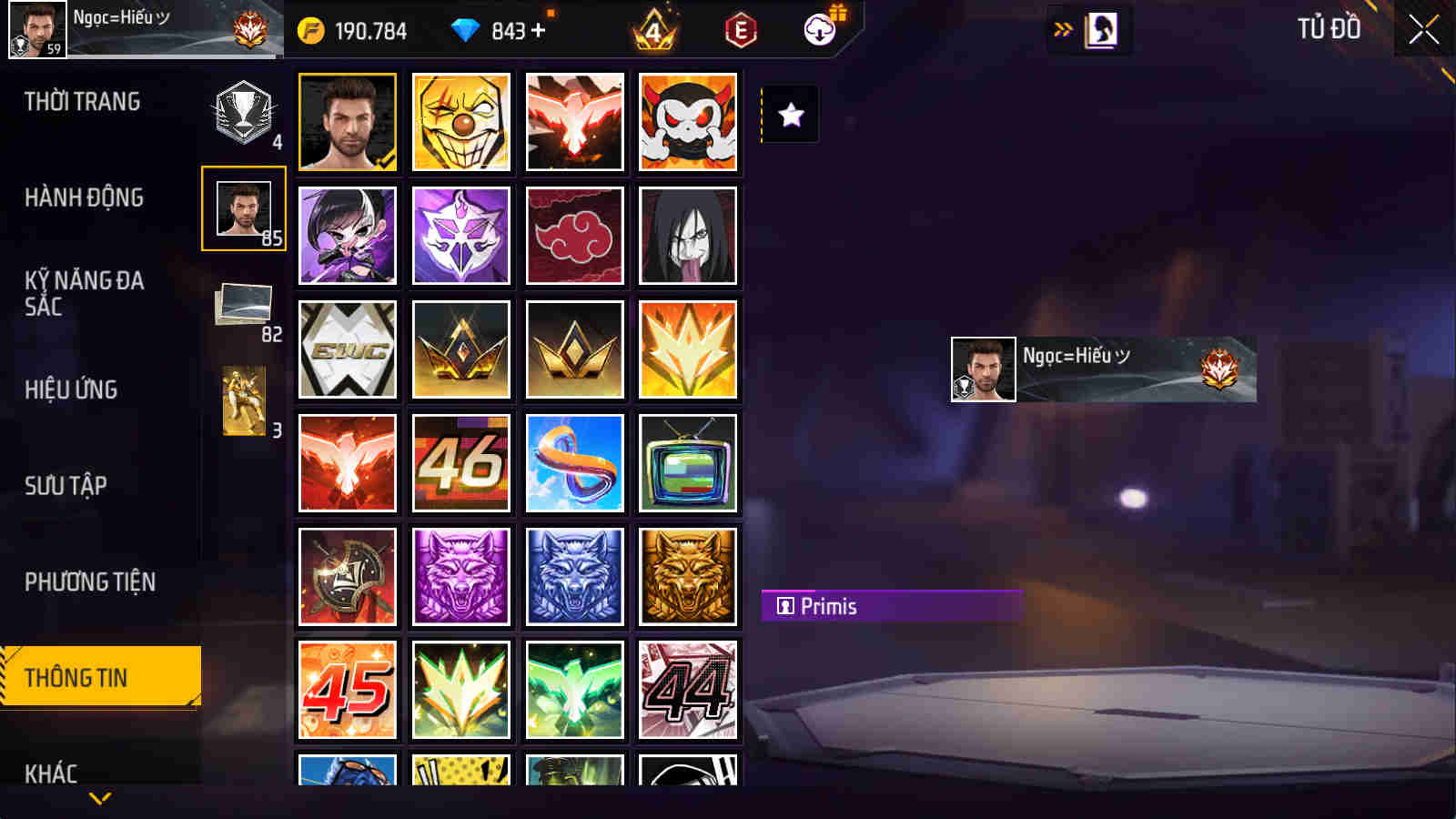Click the double-arrow expander near the card icon
The image size is (1456, 819).
(x=1060, y=28)
